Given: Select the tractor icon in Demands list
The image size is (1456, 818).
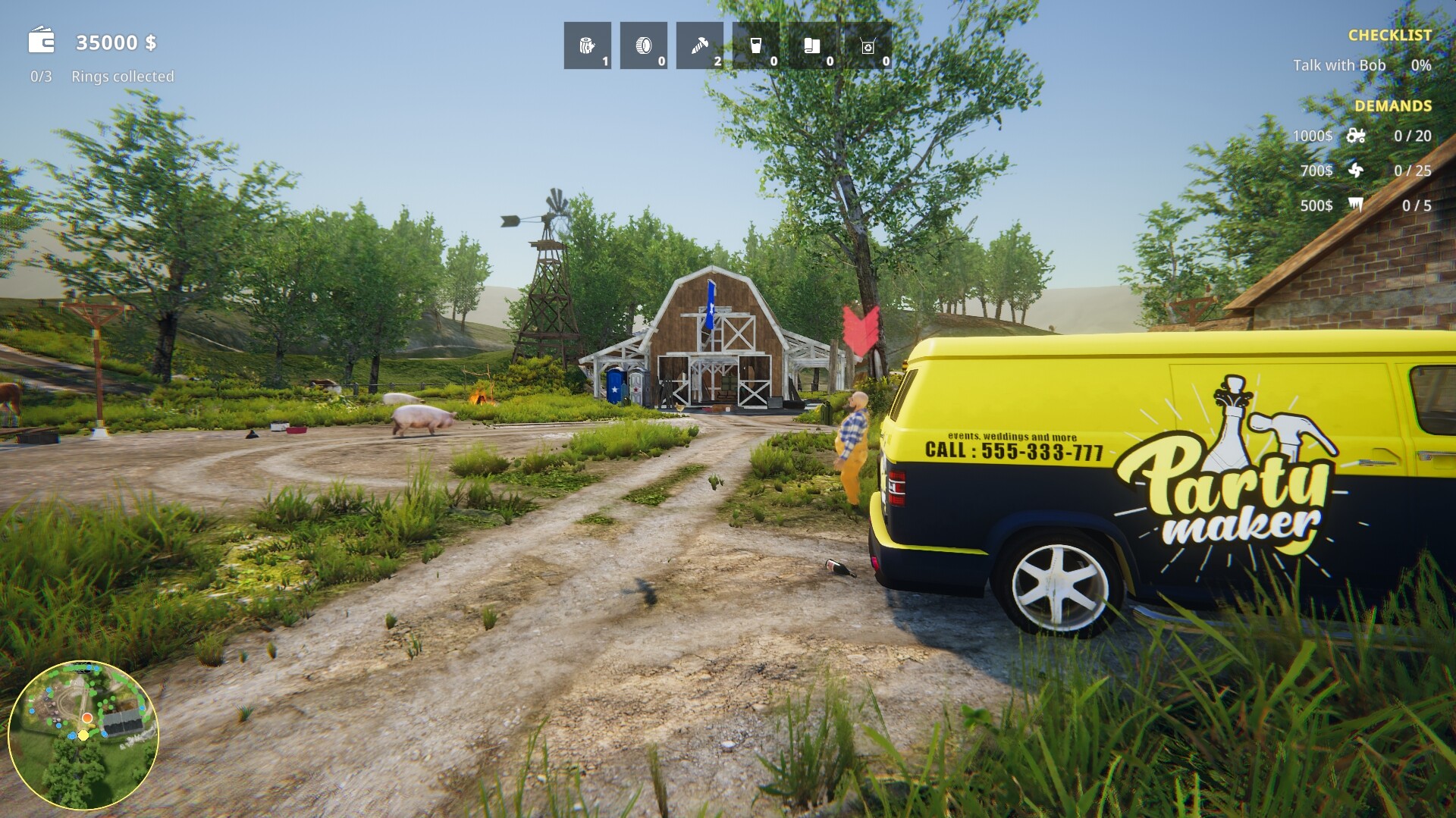Looking at the screenshot, I should [1357, 136].
